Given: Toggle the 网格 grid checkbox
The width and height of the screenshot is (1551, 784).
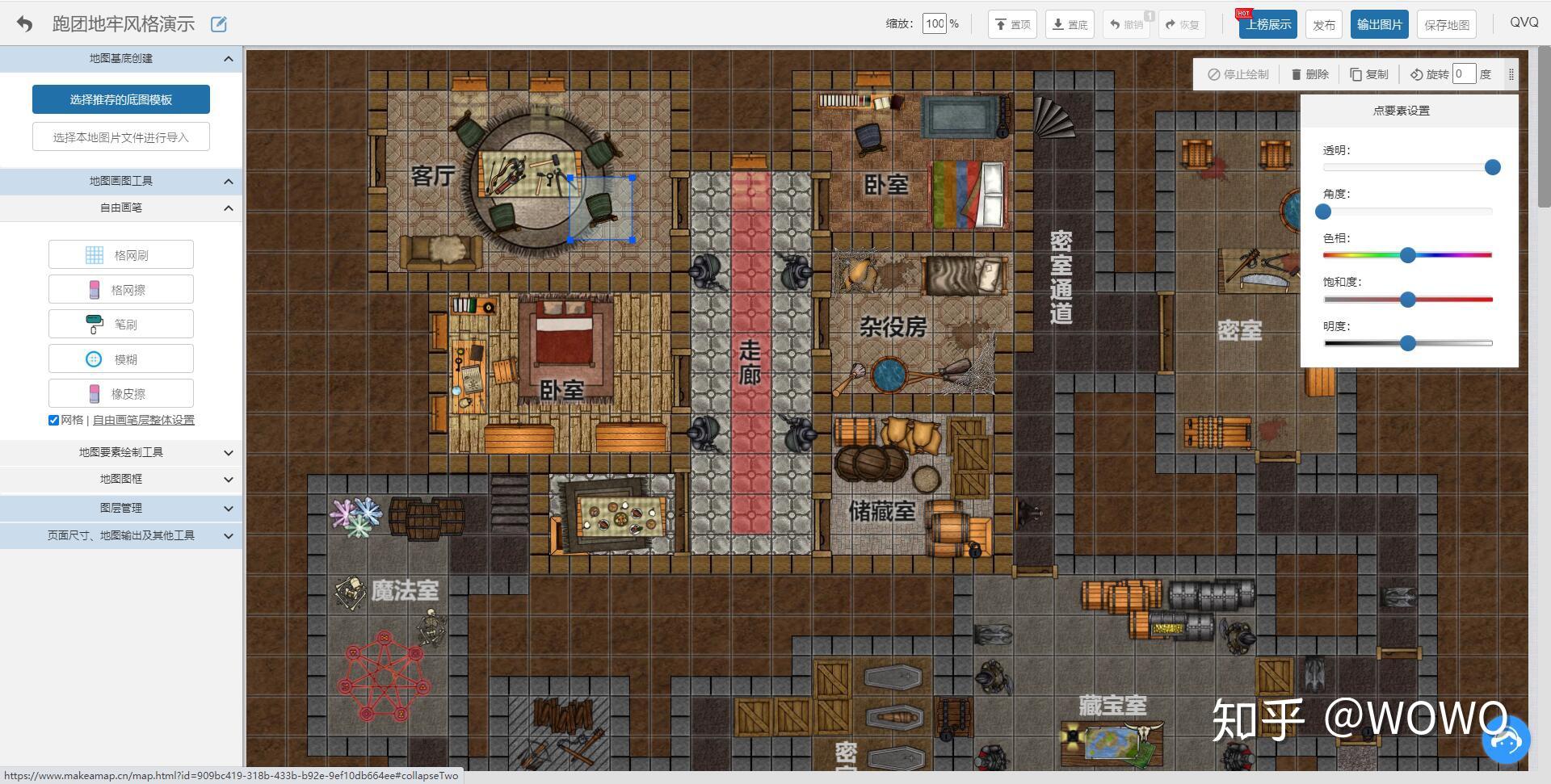Looking at the screenshot, I should 53,420.
